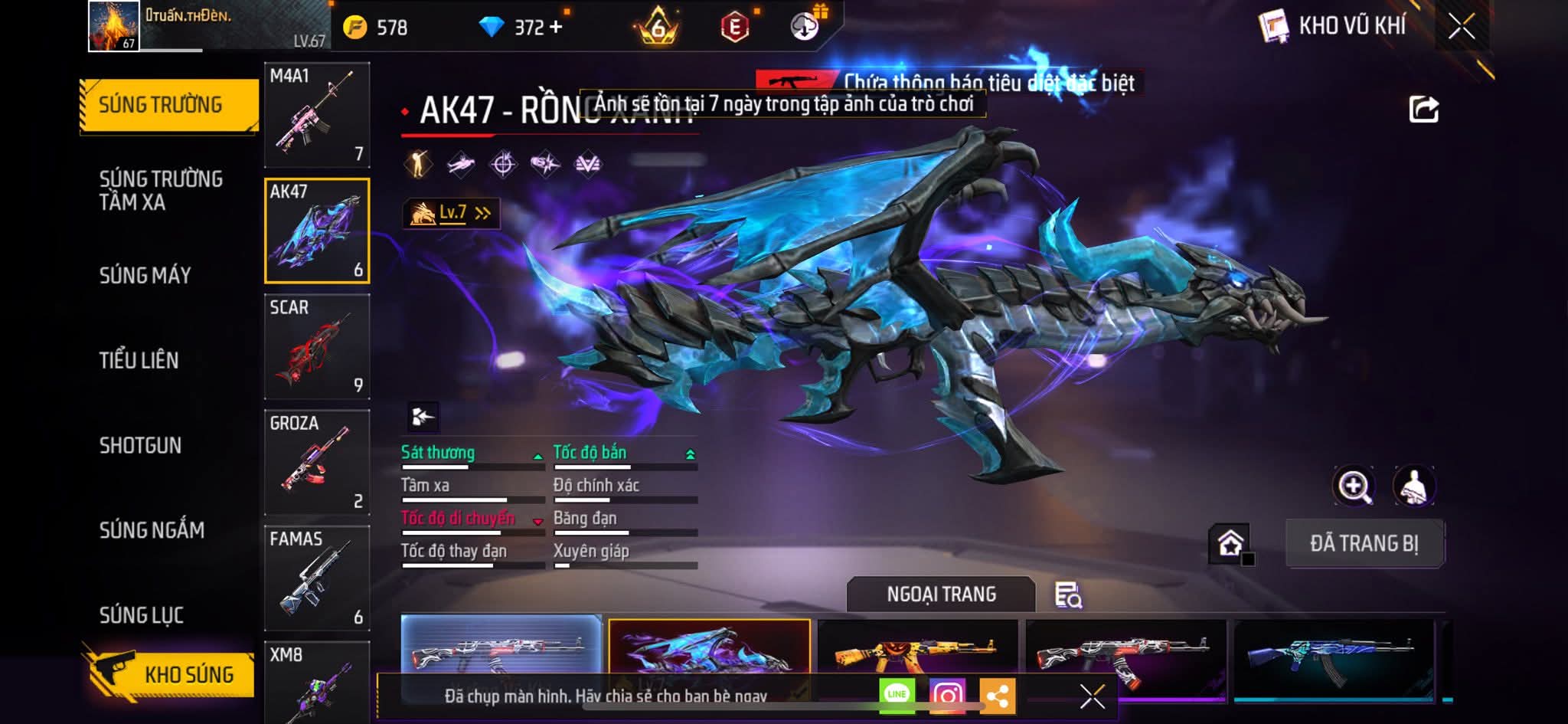This screenshot has width=1568, height=724.
Task: Open the Lv.7 skin upgrade button
Action: [x=451, y=213]
